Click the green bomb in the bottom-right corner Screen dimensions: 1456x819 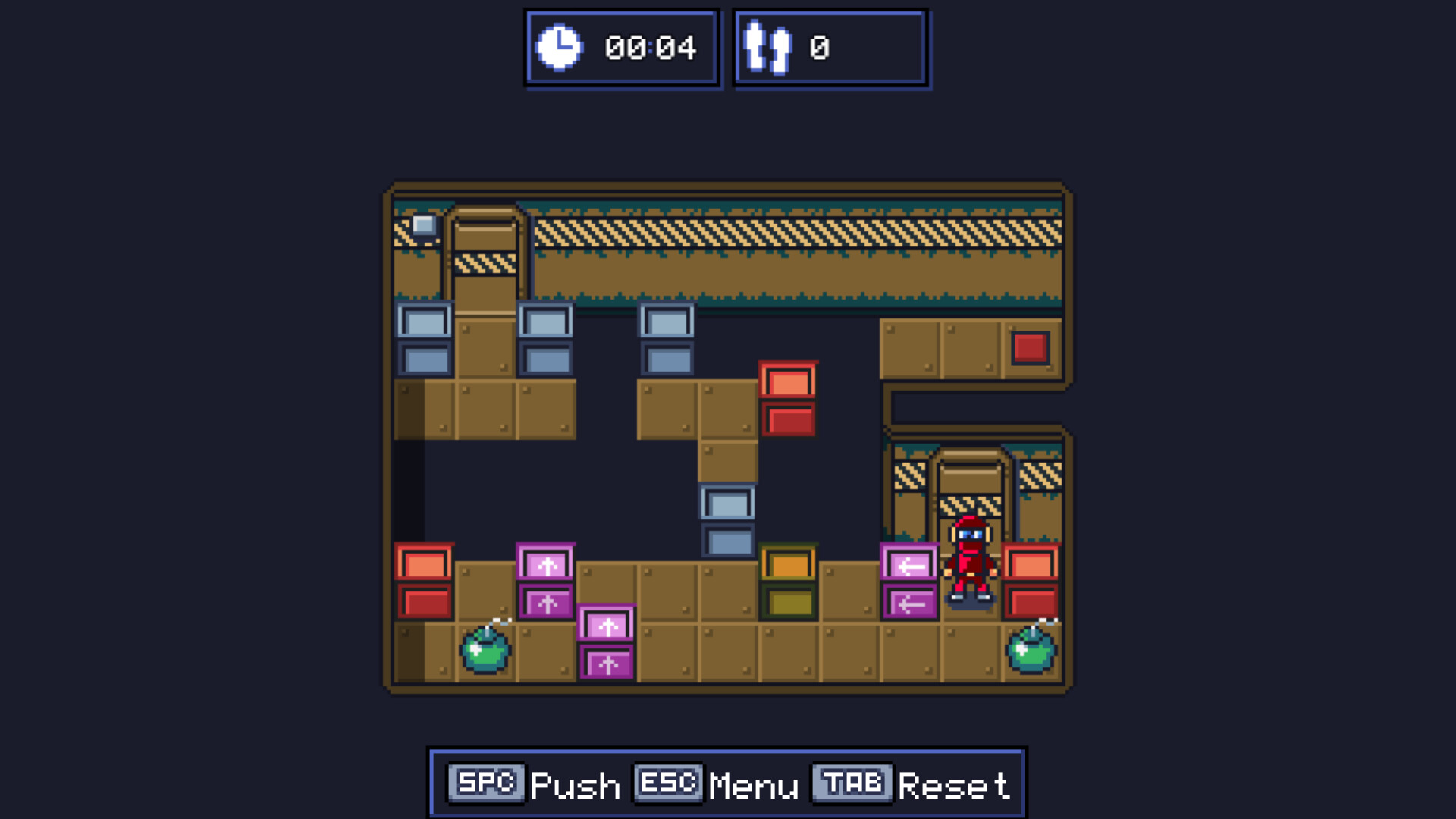tap(1033, 654)
